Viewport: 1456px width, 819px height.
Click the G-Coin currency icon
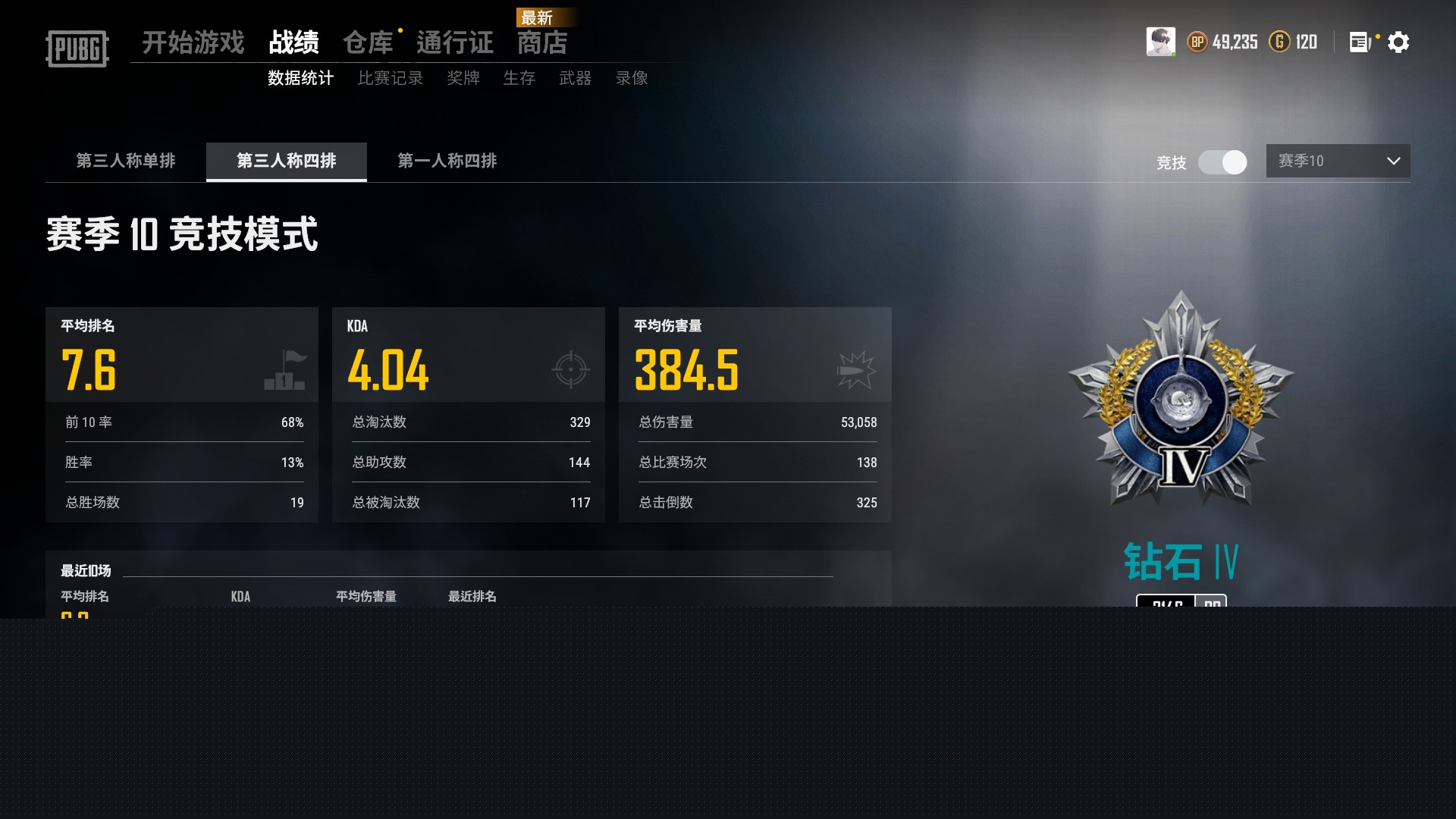coord(1279,42)
